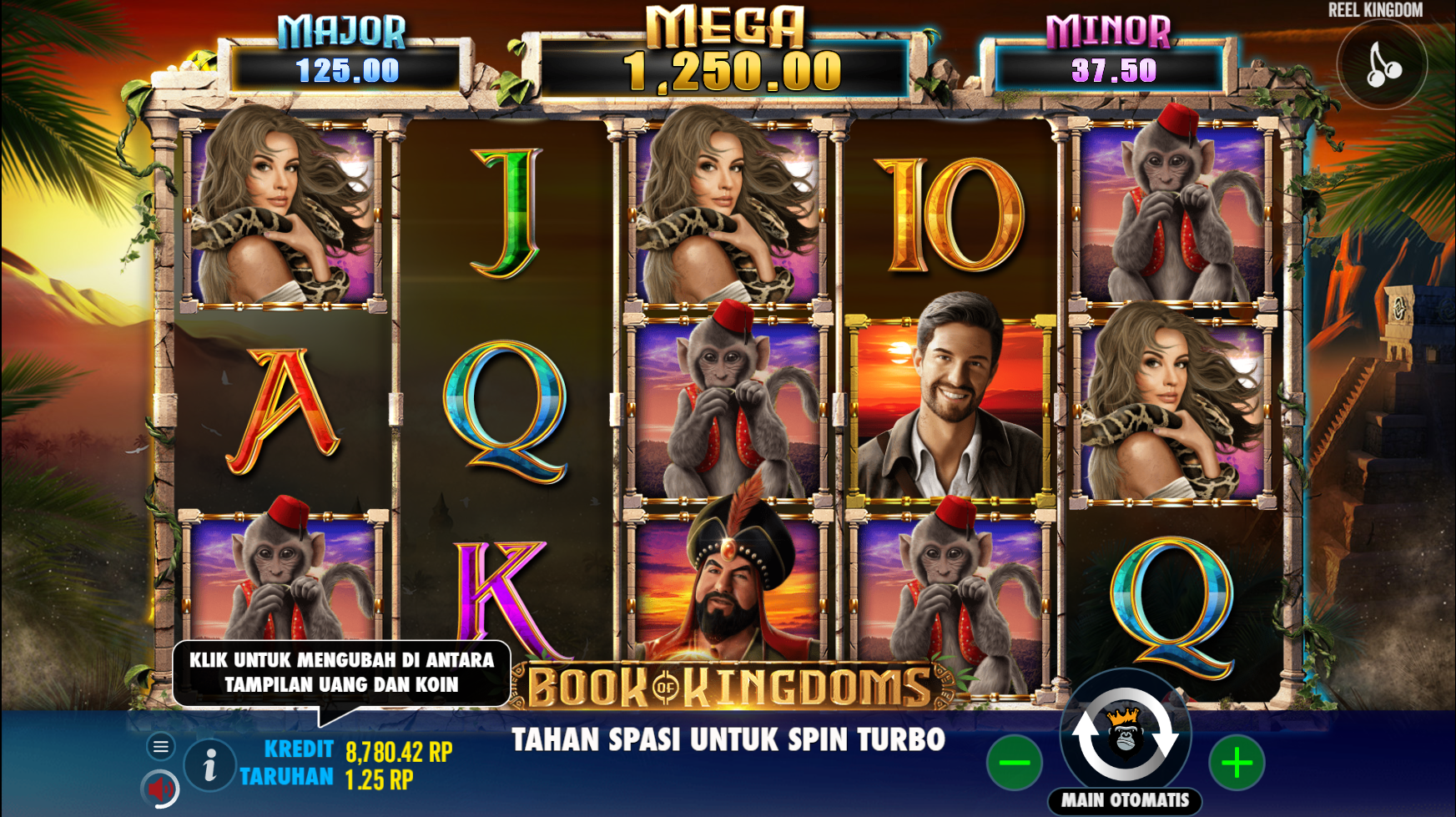Click the Reel Kingdom cherries logo
Image resolution: width=1456 pixels, height=817 pixels.
point(1381,64)
